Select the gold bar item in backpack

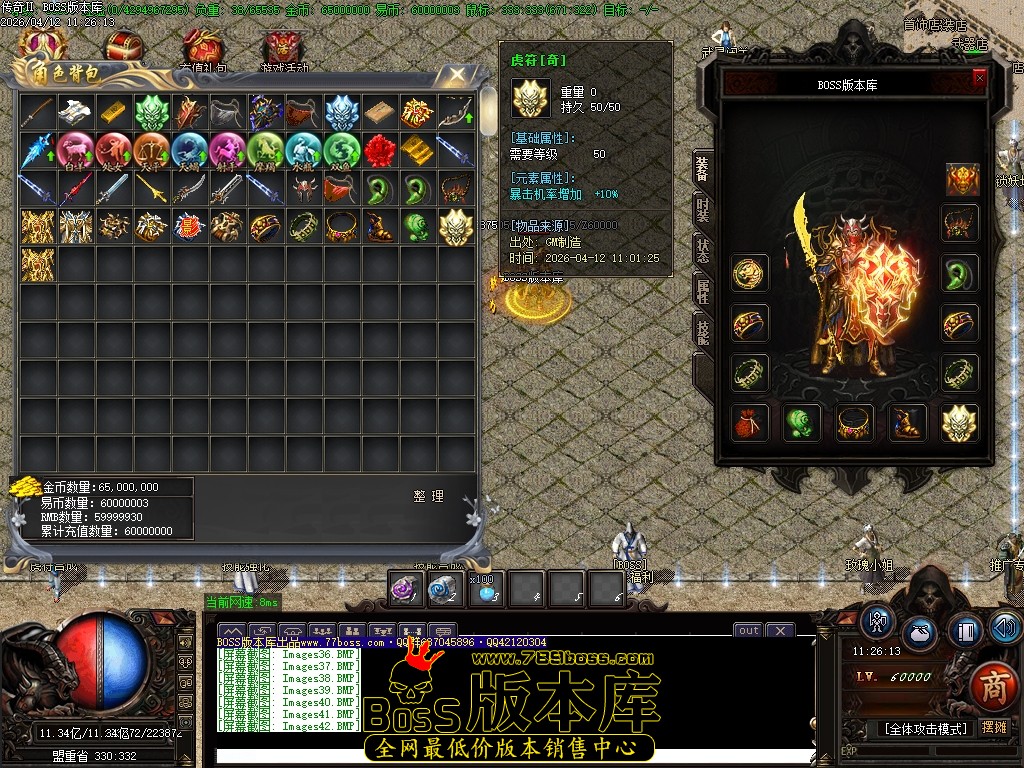[x=114, y=112]
